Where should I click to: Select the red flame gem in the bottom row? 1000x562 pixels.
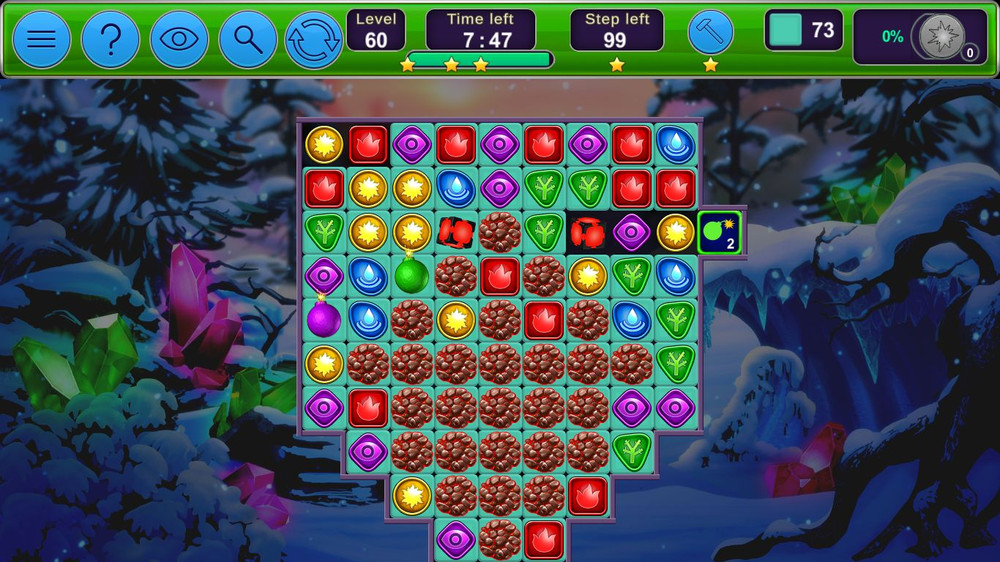543,540
